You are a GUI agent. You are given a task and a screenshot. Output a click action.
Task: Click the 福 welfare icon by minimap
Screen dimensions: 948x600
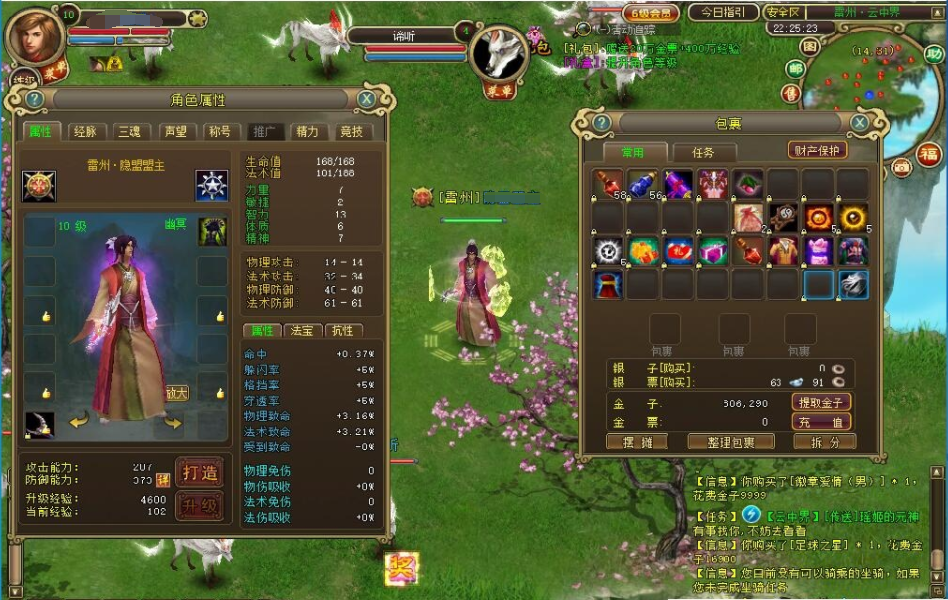(x=930, y=154)
